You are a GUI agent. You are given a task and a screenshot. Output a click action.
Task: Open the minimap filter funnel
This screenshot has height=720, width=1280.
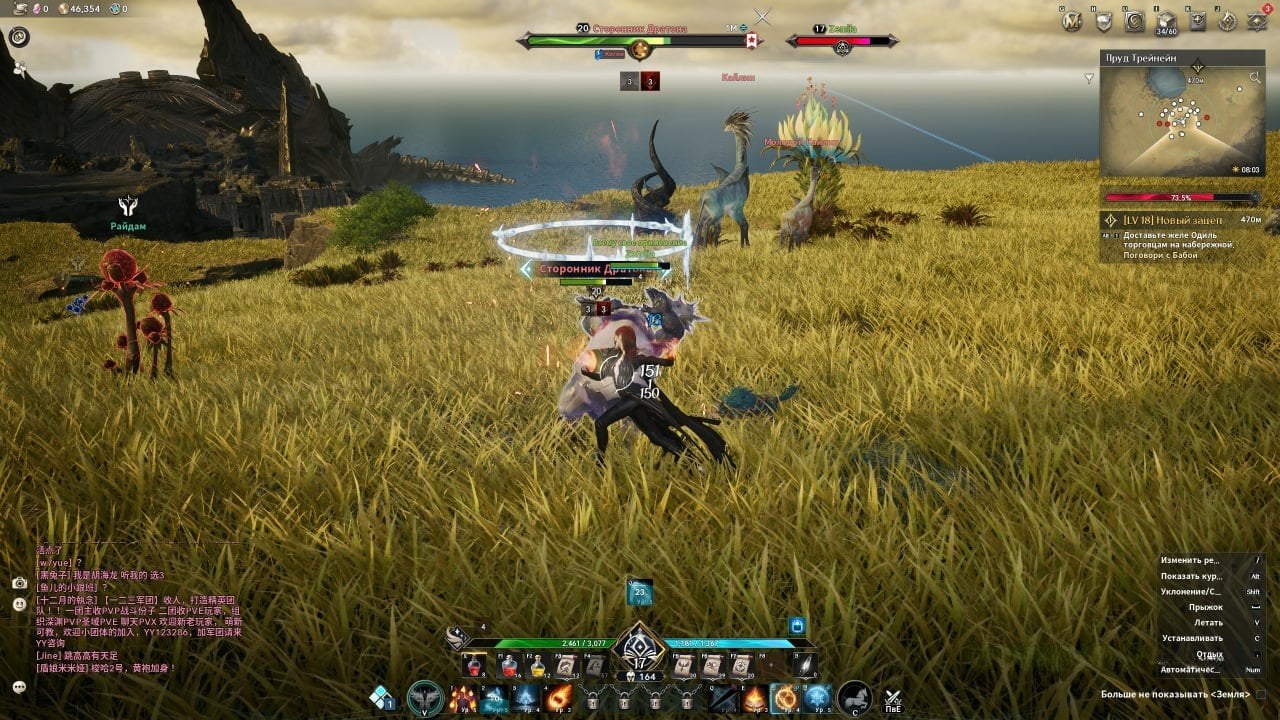1089,78
